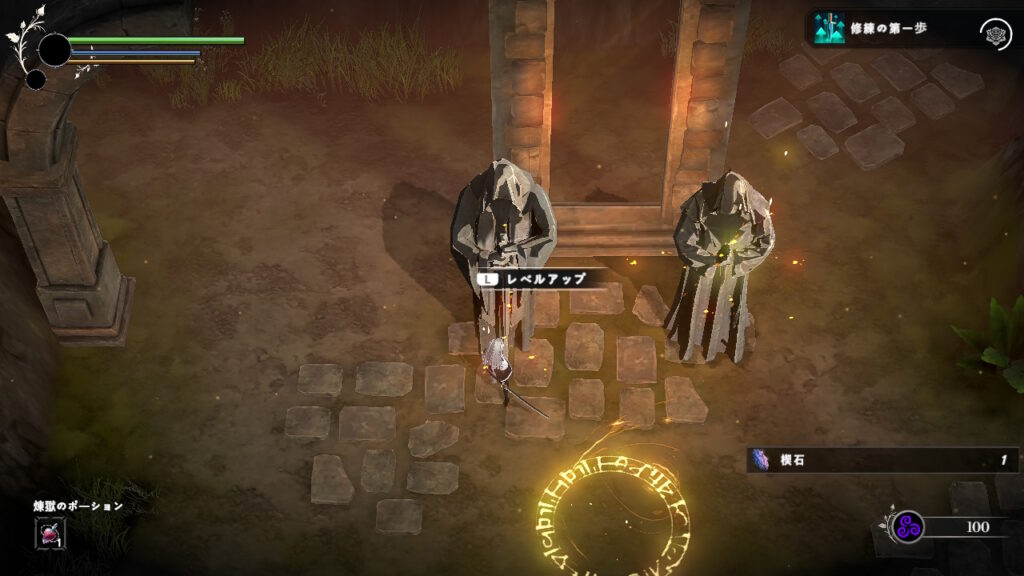Click the rose emblem progress ring

994,32
